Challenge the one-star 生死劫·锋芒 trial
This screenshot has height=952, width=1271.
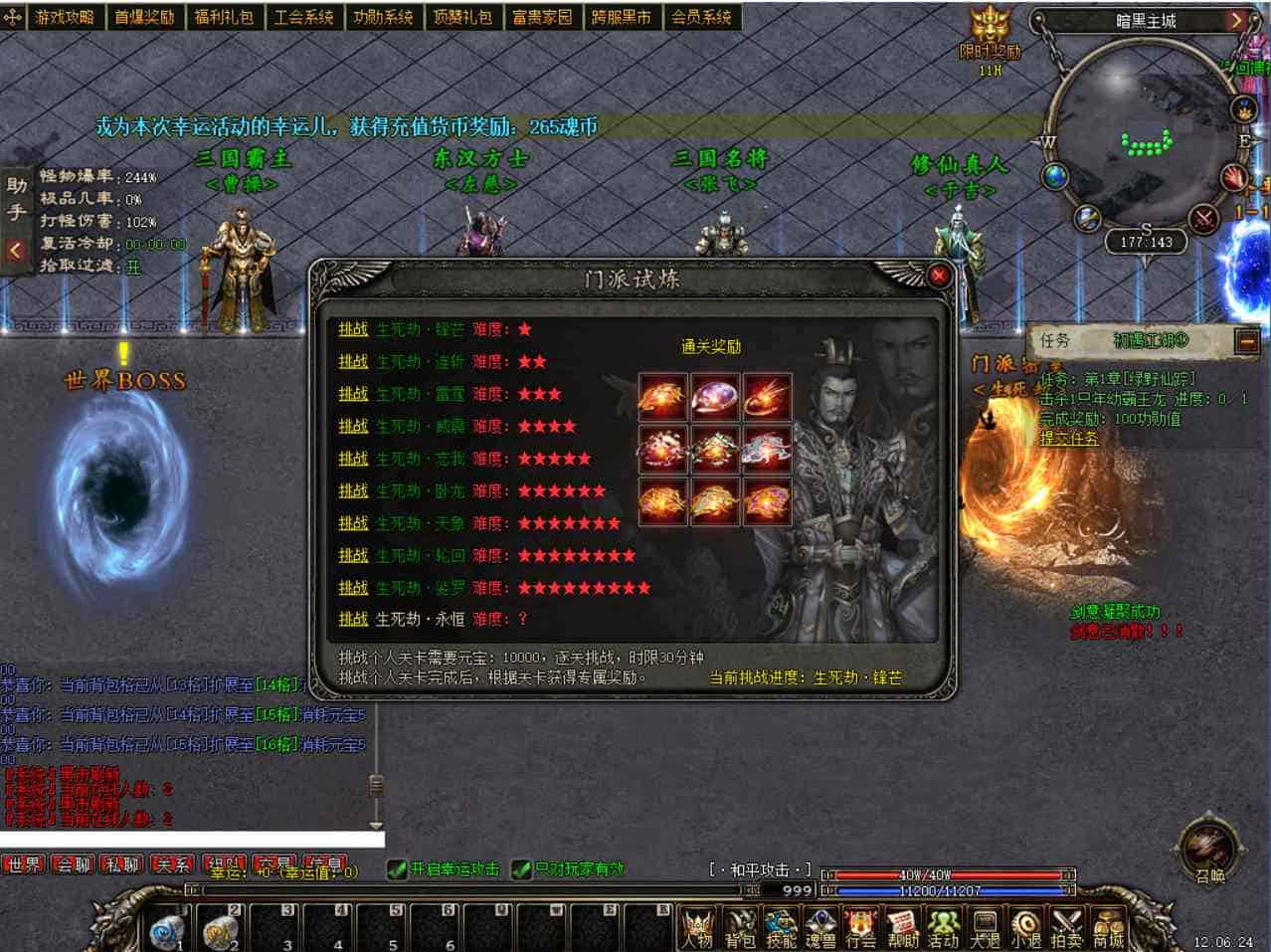(x=353, y=329)
